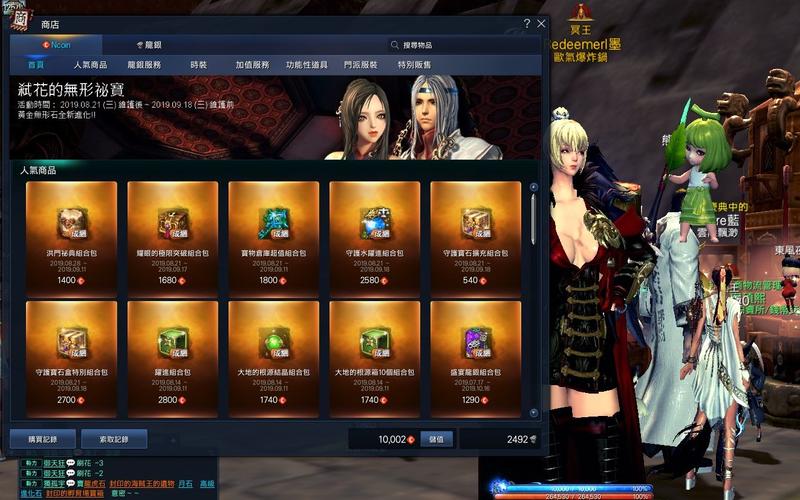Open the 索取記錄 claim records
Image resolution: width=800 pixels, height=500 pixels.
[x=114, y=439]
